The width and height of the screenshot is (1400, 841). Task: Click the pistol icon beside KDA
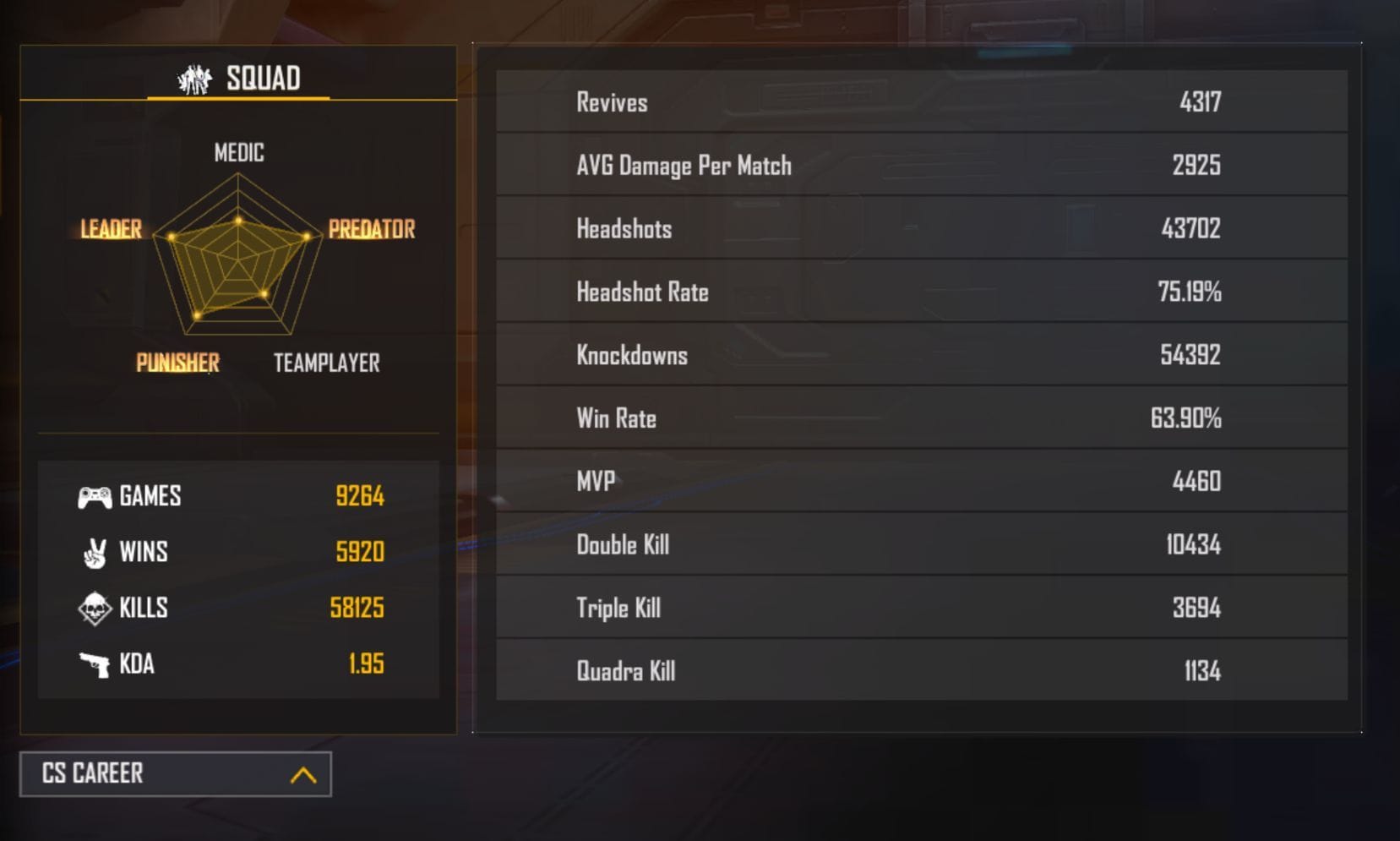point(93,664)
